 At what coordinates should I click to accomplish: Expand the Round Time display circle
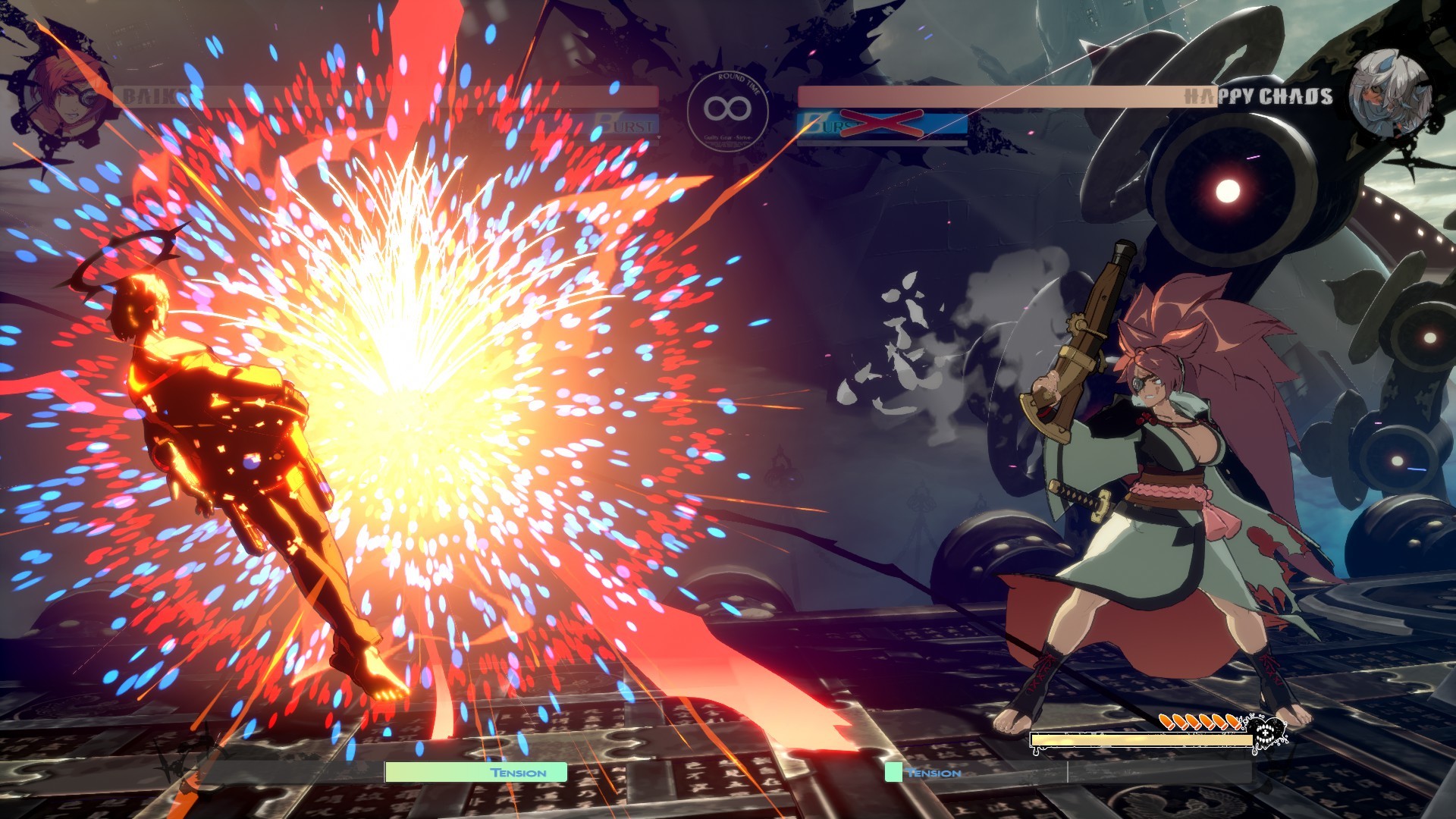[728, 111]
